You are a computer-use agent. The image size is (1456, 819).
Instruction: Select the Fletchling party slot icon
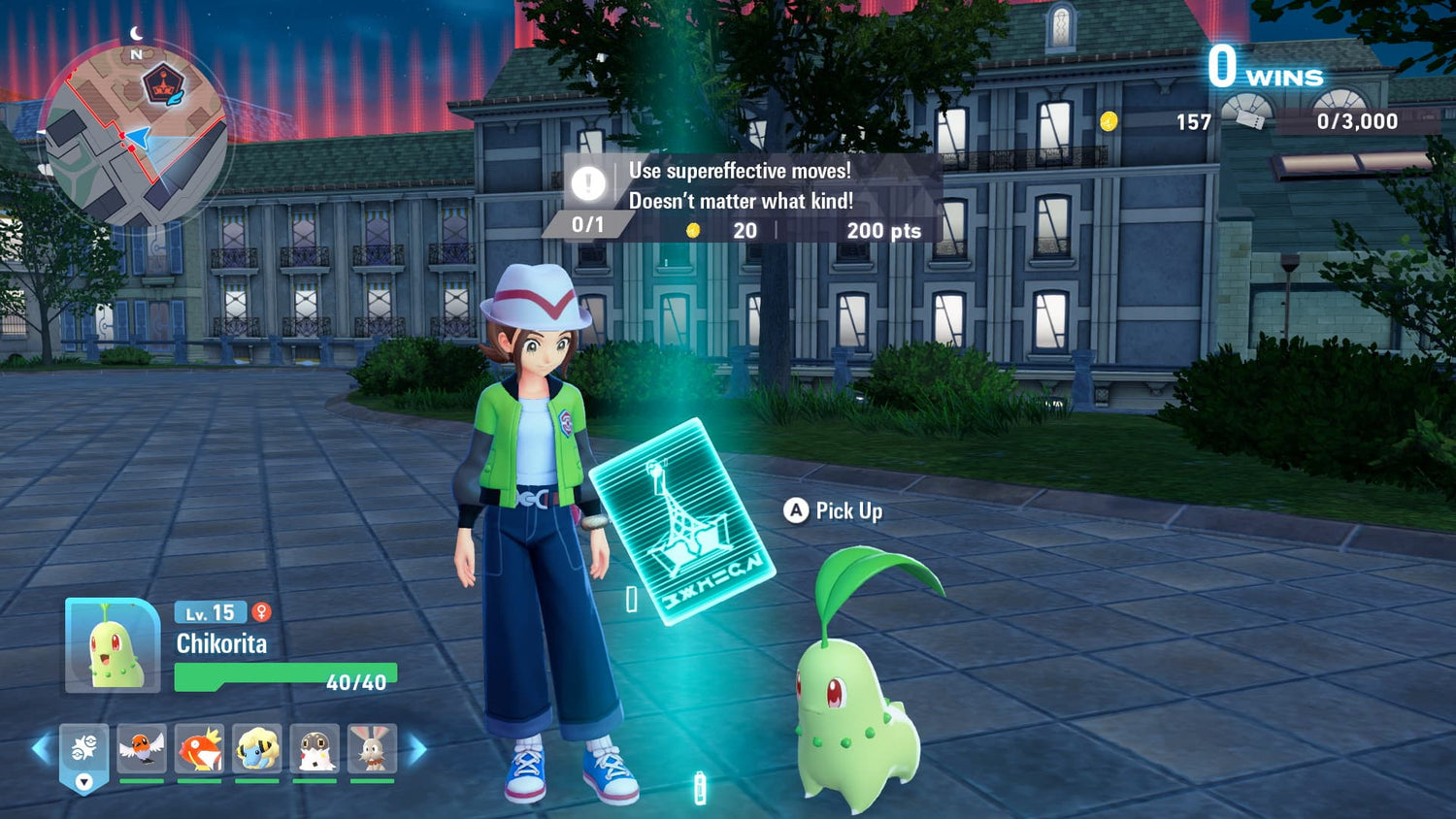pyautogui.click(x=143, y=747)
